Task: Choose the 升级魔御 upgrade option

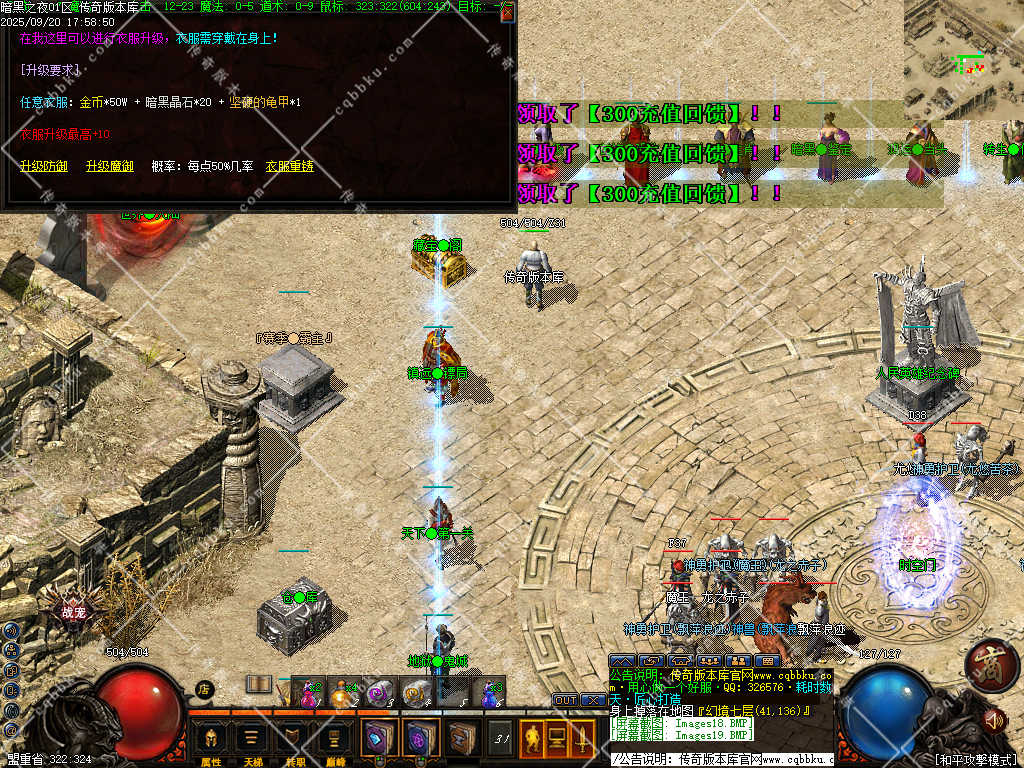Action: coord(110,166)
